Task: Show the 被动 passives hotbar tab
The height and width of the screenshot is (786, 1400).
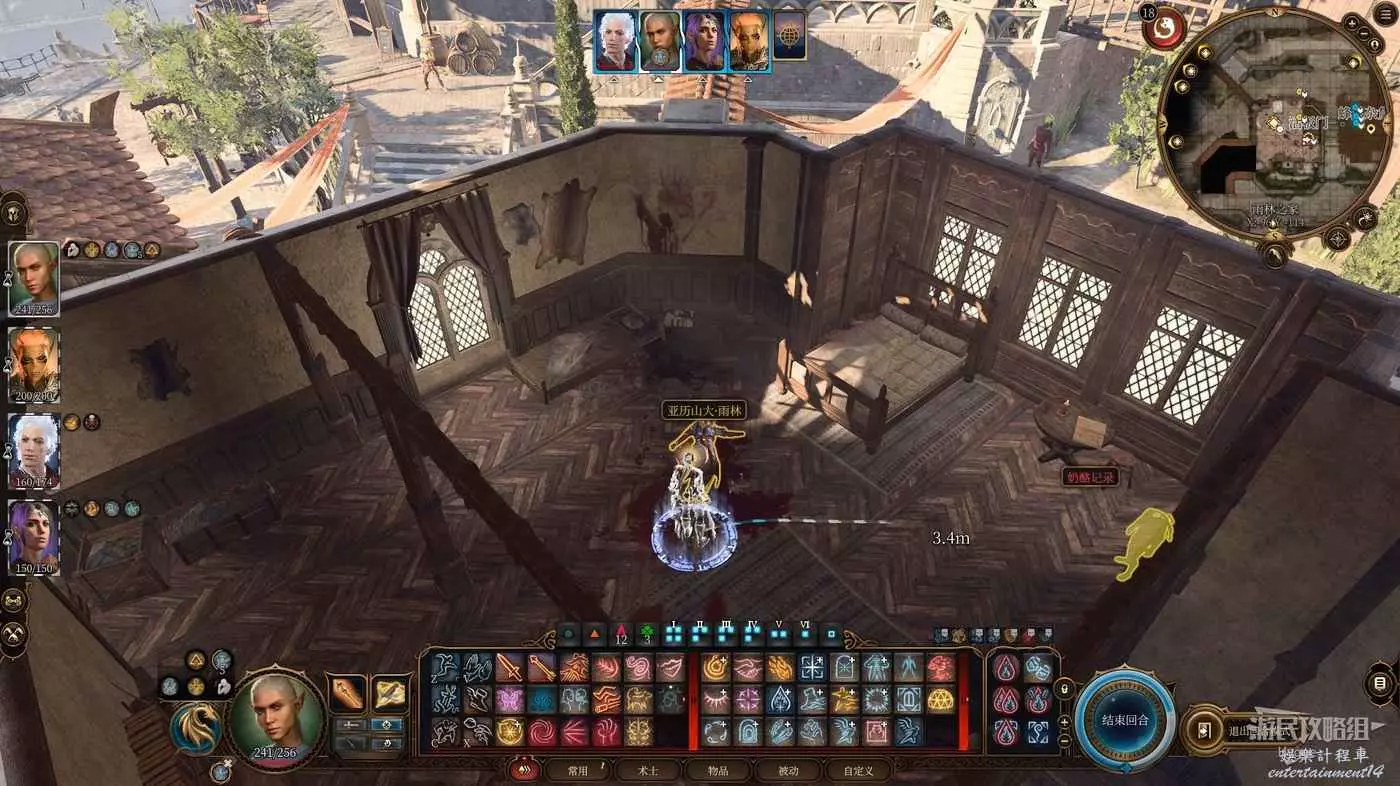Action: click(x=789, y=770)
